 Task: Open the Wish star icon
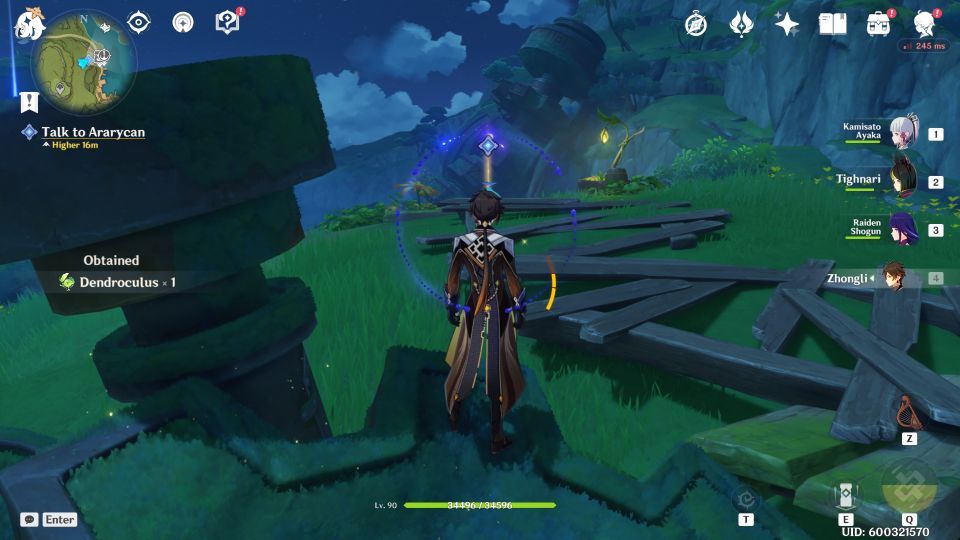click(x=787, y=24)
